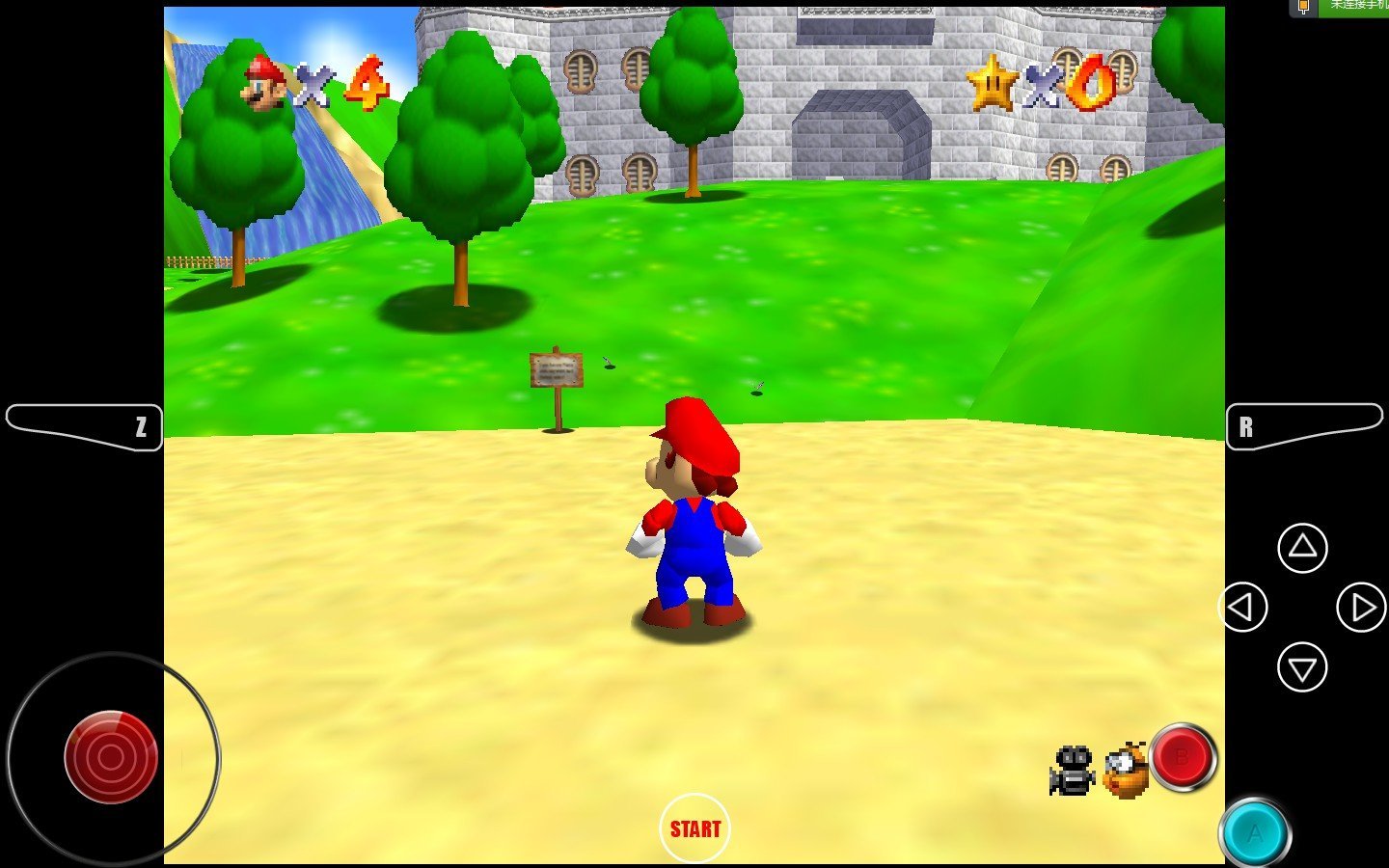Tap the C-left arrow button
Screen dimensions: 1389x868
coord(1242,608)
